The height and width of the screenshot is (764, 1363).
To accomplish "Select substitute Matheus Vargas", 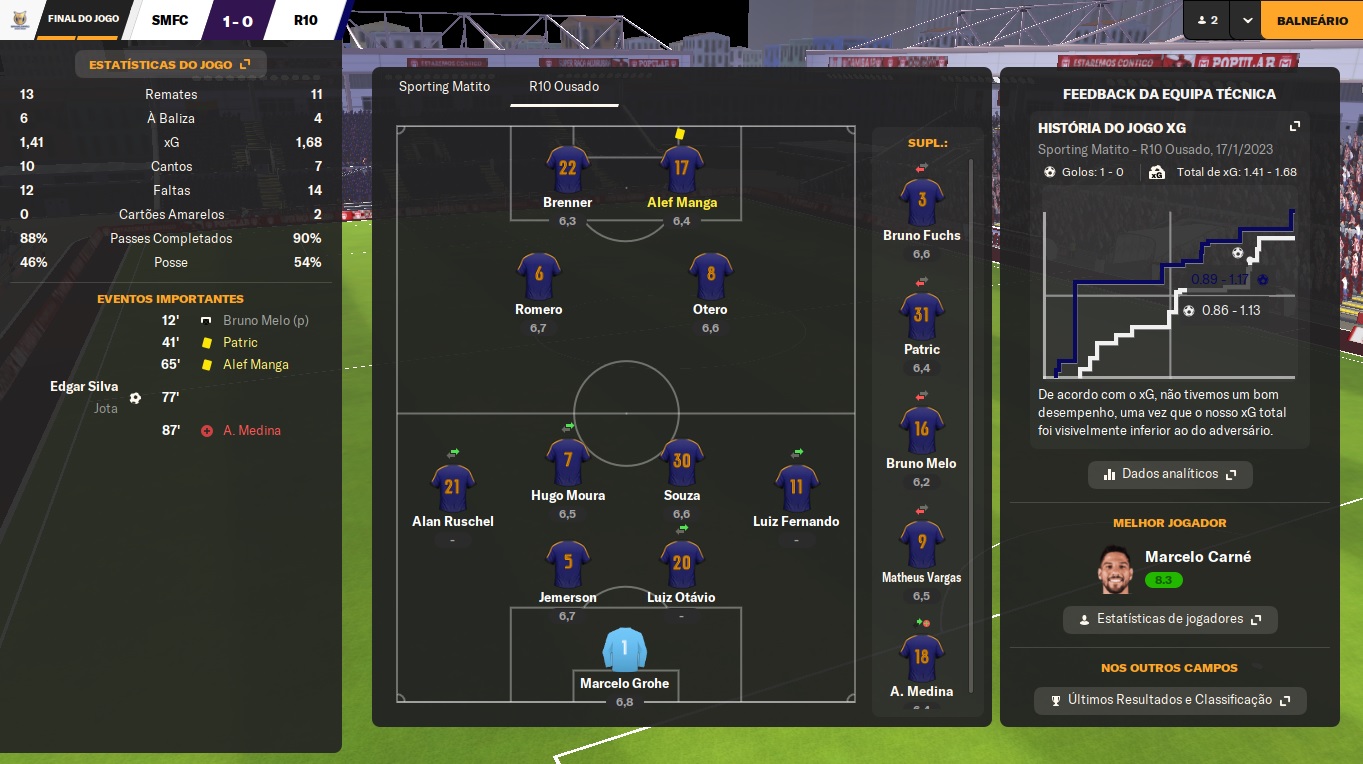I will pyautogui.click(x=921, y=545).
